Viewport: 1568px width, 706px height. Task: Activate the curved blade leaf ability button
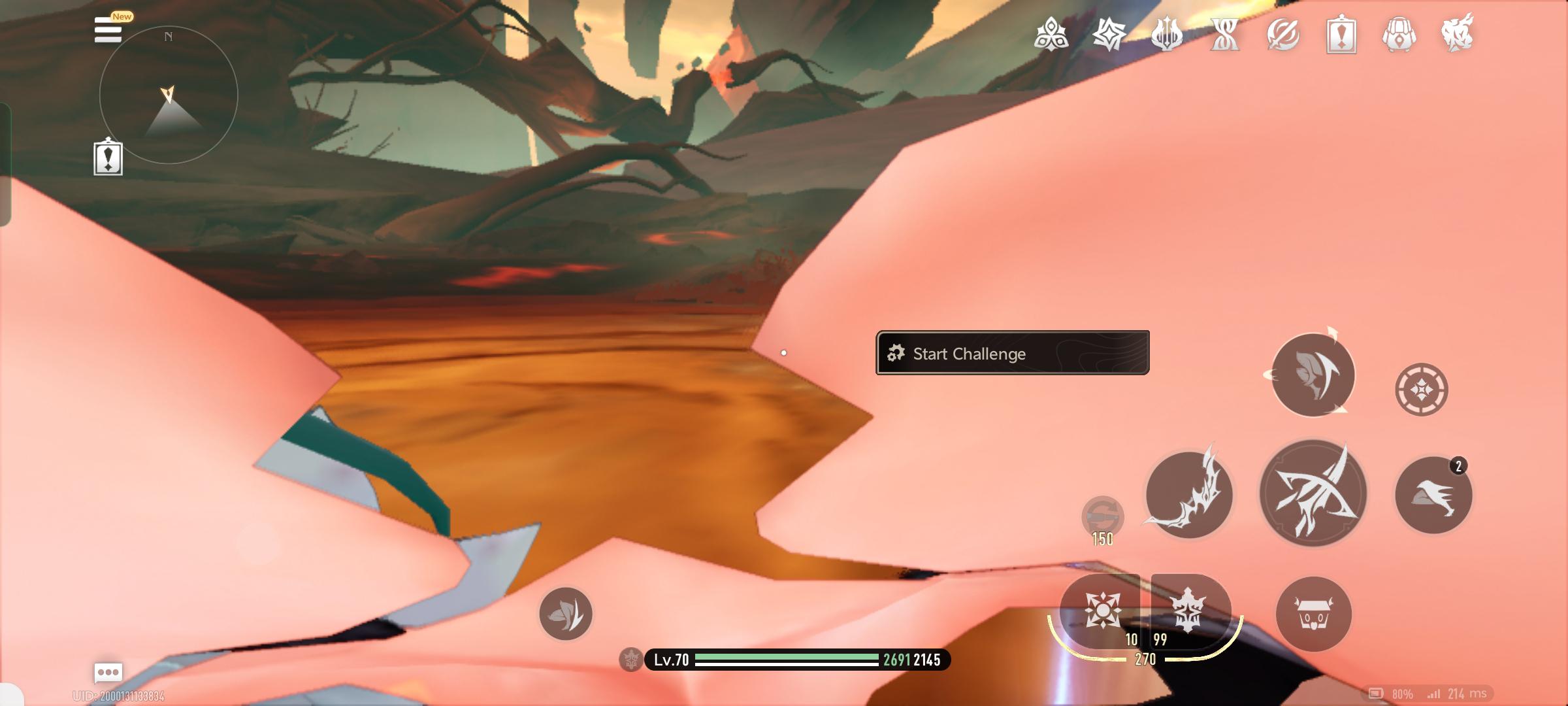pyautogui.click(x=1313, y=375)
